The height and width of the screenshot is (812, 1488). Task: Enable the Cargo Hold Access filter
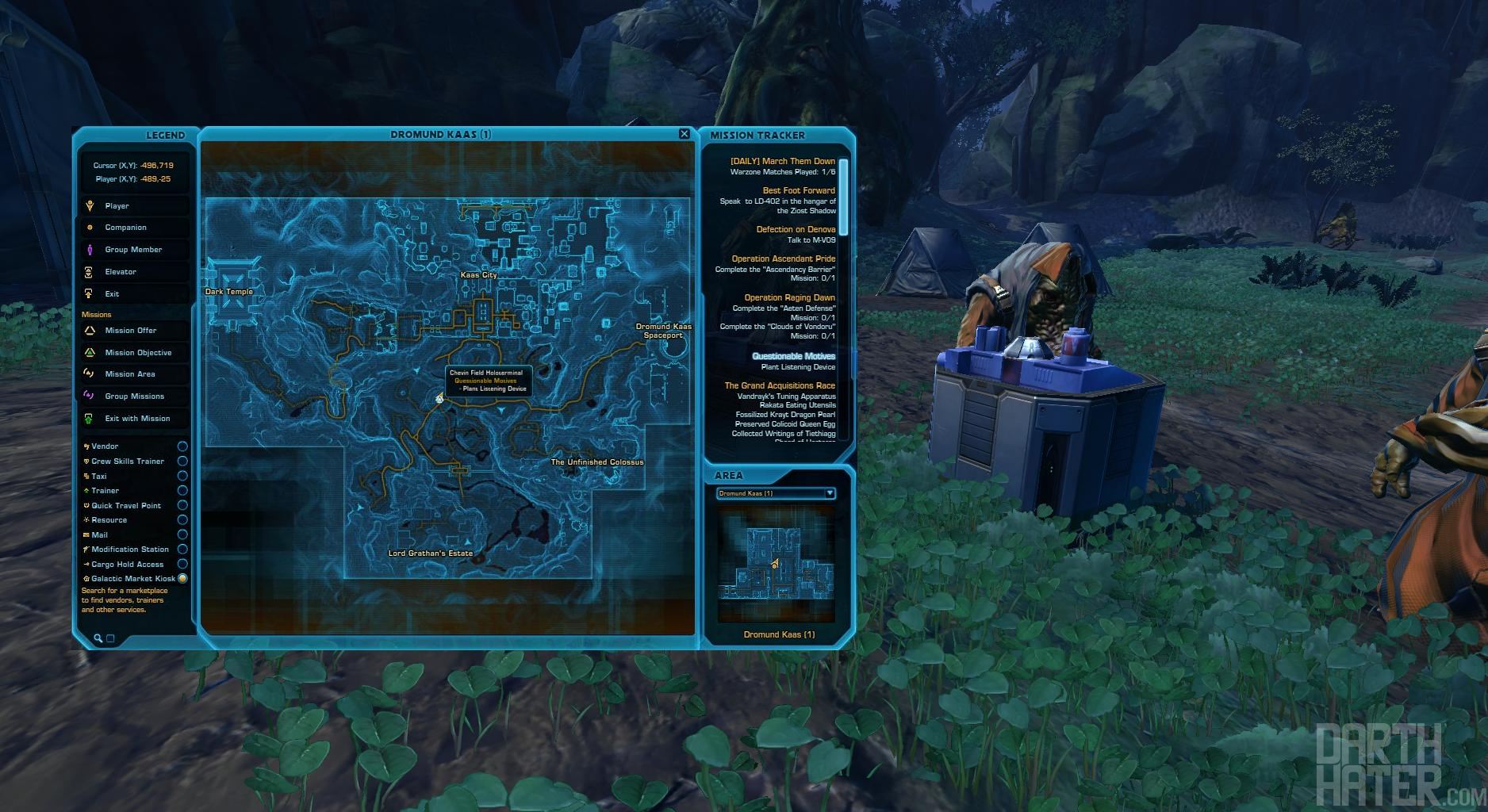click(x=182, y=564)
